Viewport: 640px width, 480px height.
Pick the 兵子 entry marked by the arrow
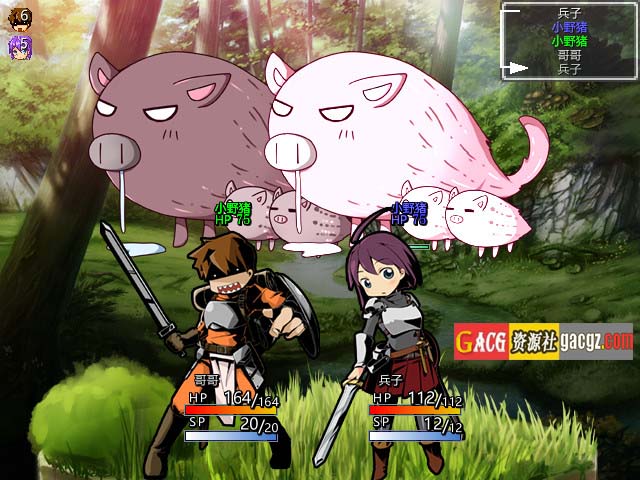pyautogui.click(x=568, y=69)
